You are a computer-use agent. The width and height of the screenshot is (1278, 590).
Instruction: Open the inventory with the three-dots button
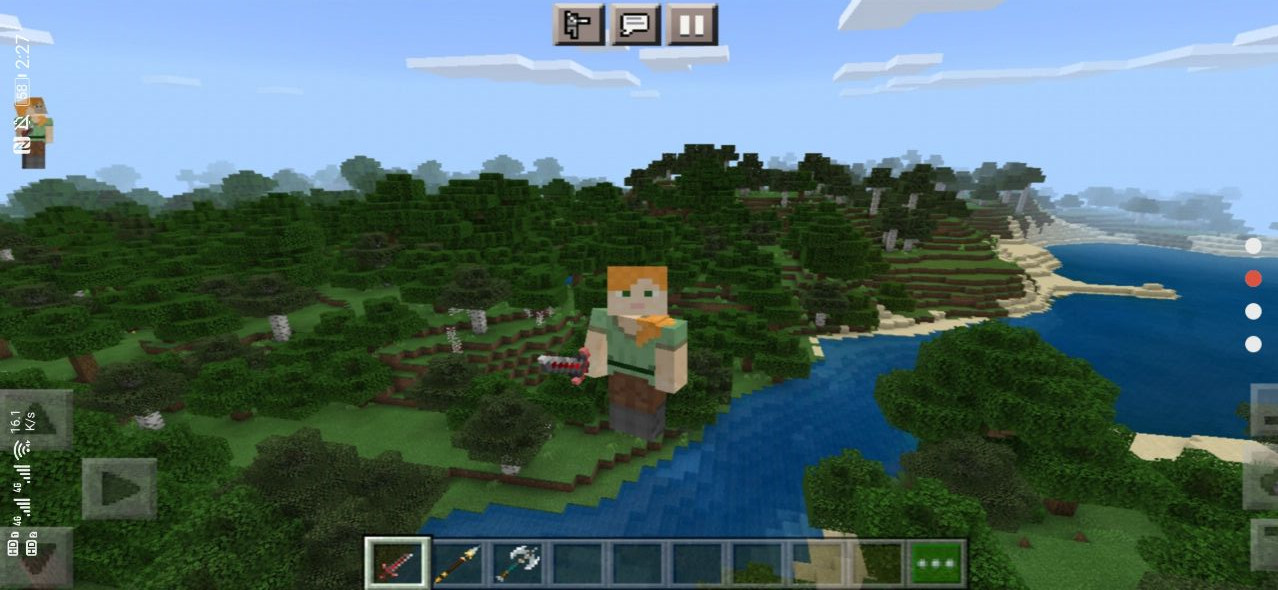coord(936,563)
